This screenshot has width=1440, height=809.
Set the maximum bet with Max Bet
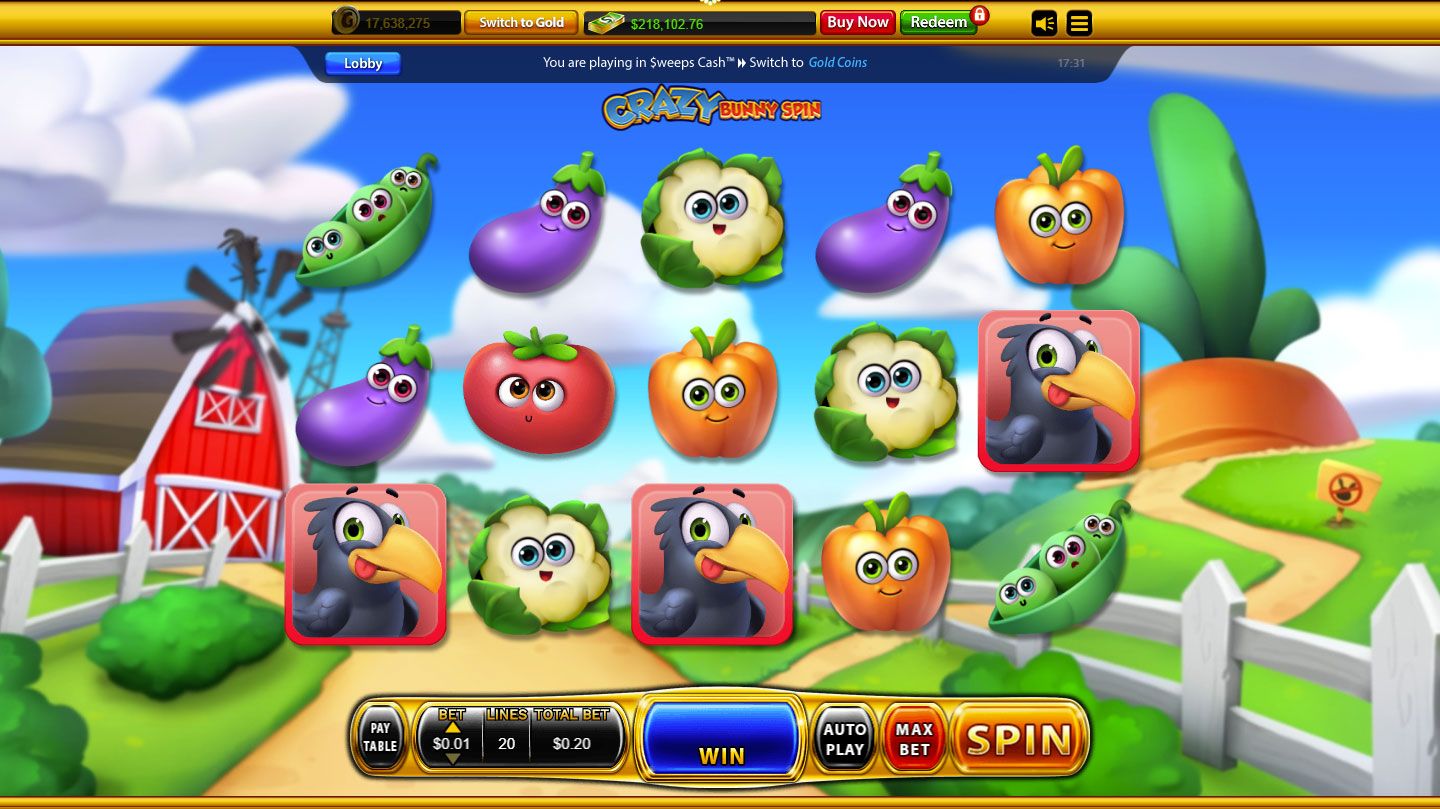(x=914, y=740)
